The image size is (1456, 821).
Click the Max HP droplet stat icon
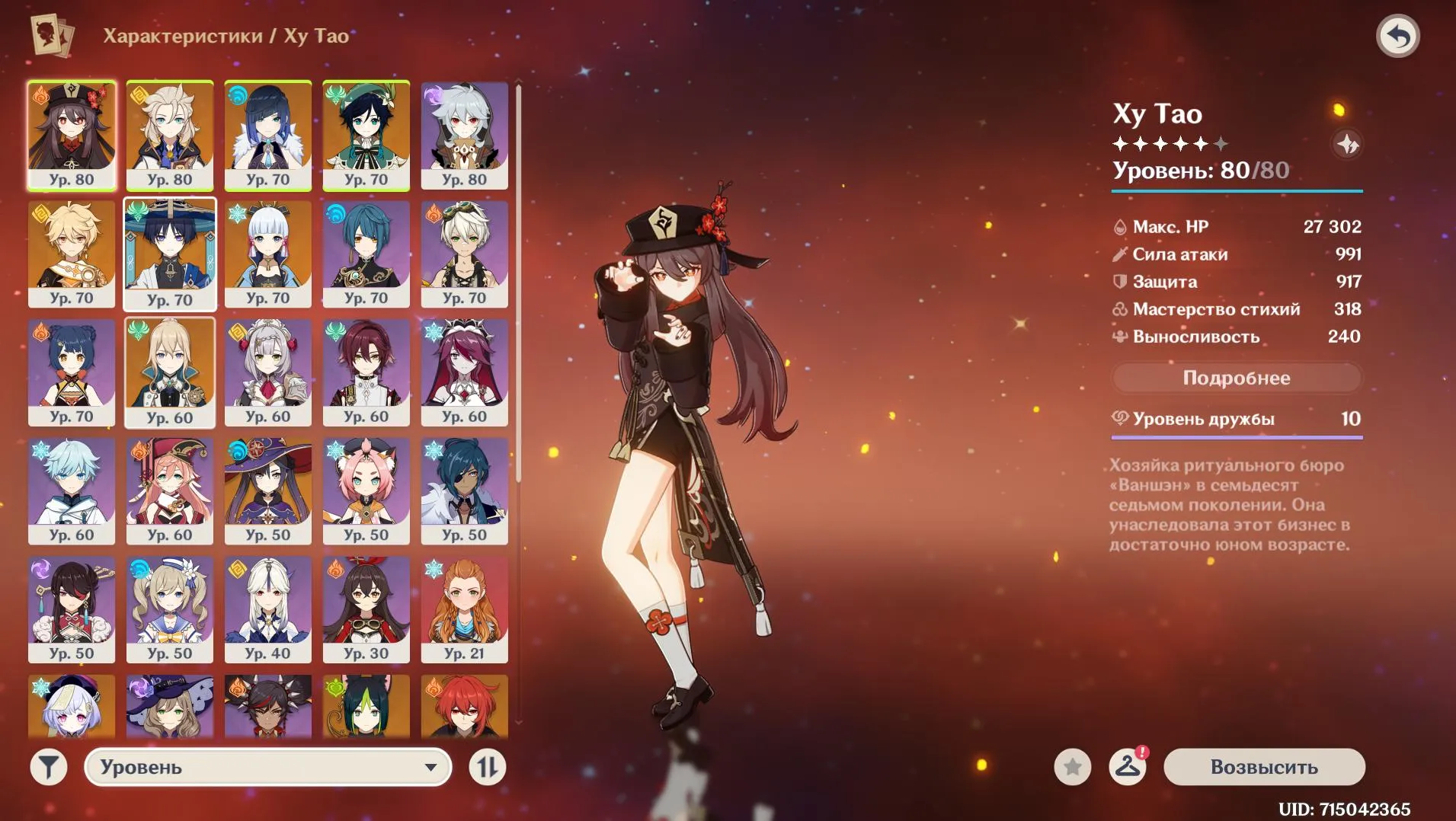pos(1119,226)
